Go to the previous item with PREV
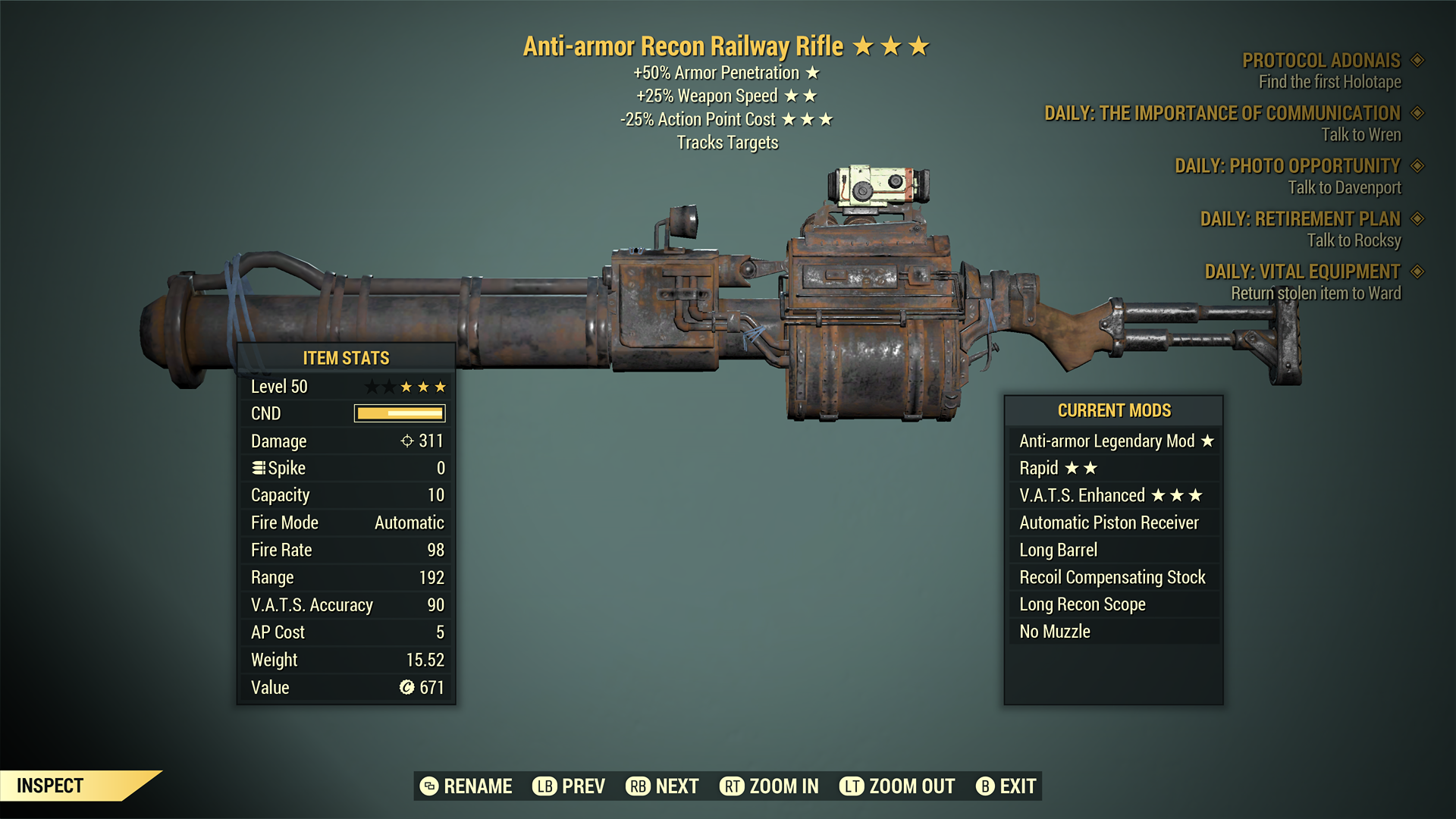The image size is (1456, 819). tap(569, 786)
